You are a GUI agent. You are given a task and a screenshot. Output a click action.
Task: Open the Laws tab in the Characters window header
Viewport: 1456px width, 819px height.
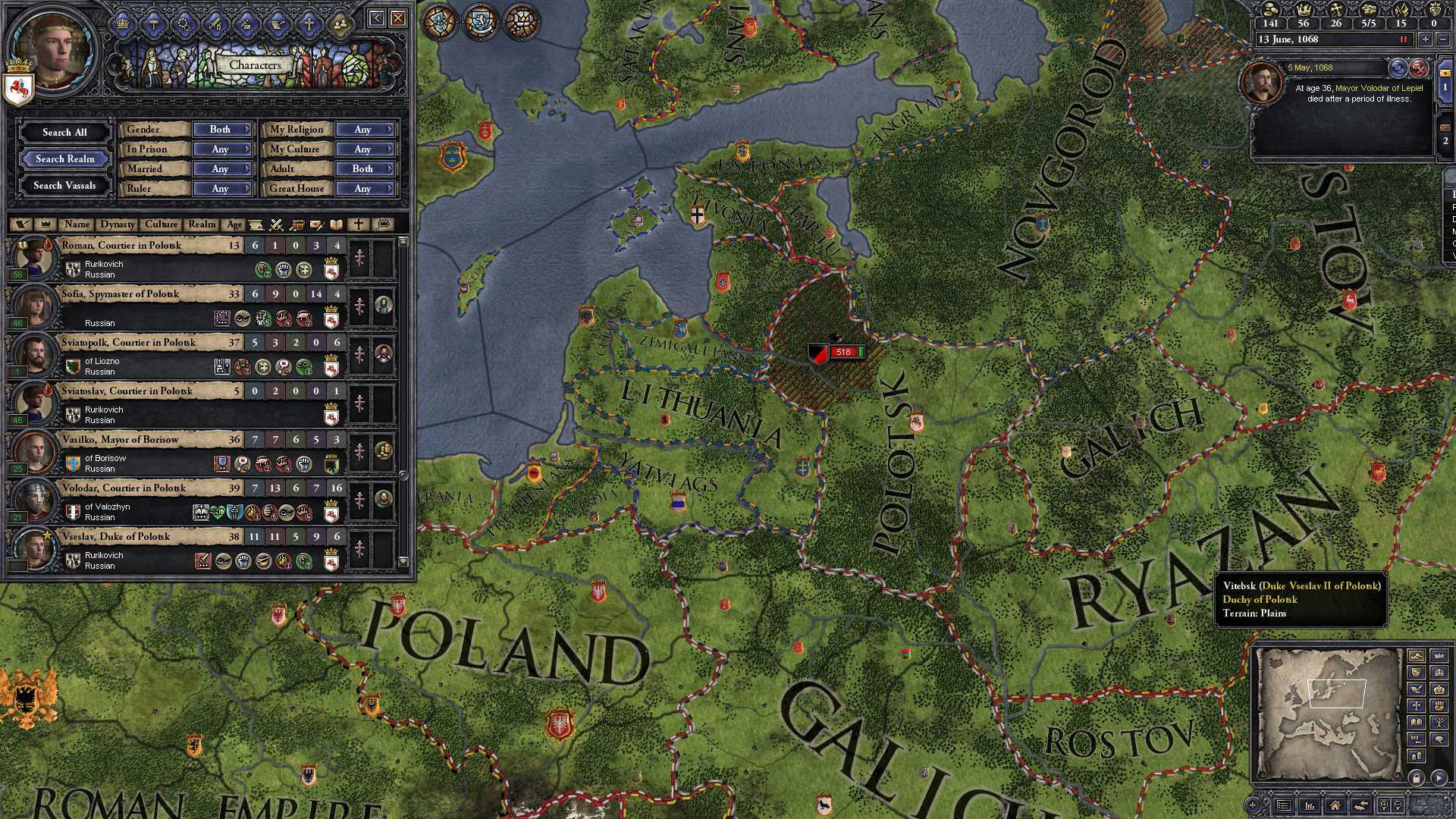point(153,24)
